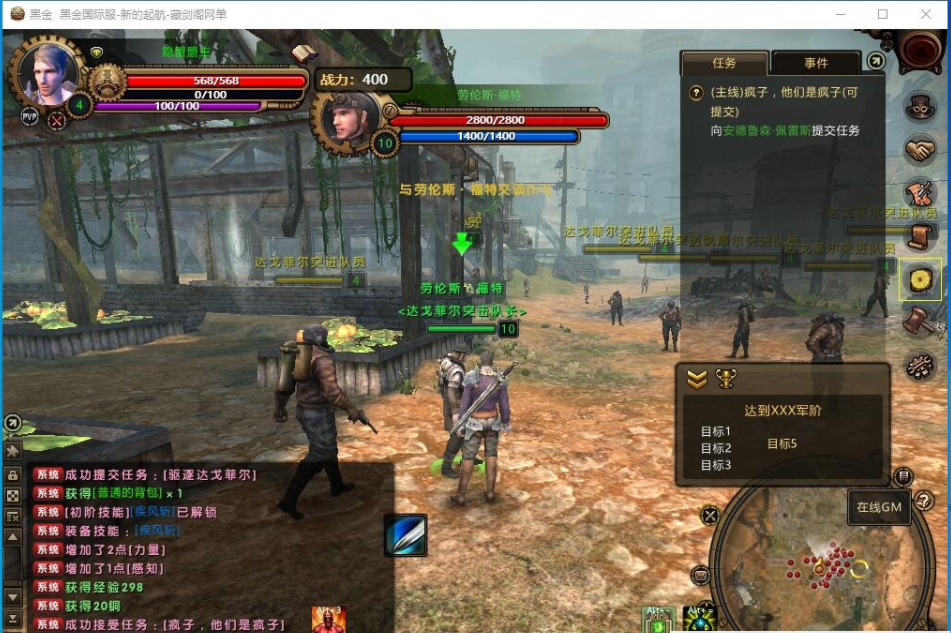This screenshot has height=633, width=951.
Task: Select the highlighted yellow gear icon
Action: 920,280
